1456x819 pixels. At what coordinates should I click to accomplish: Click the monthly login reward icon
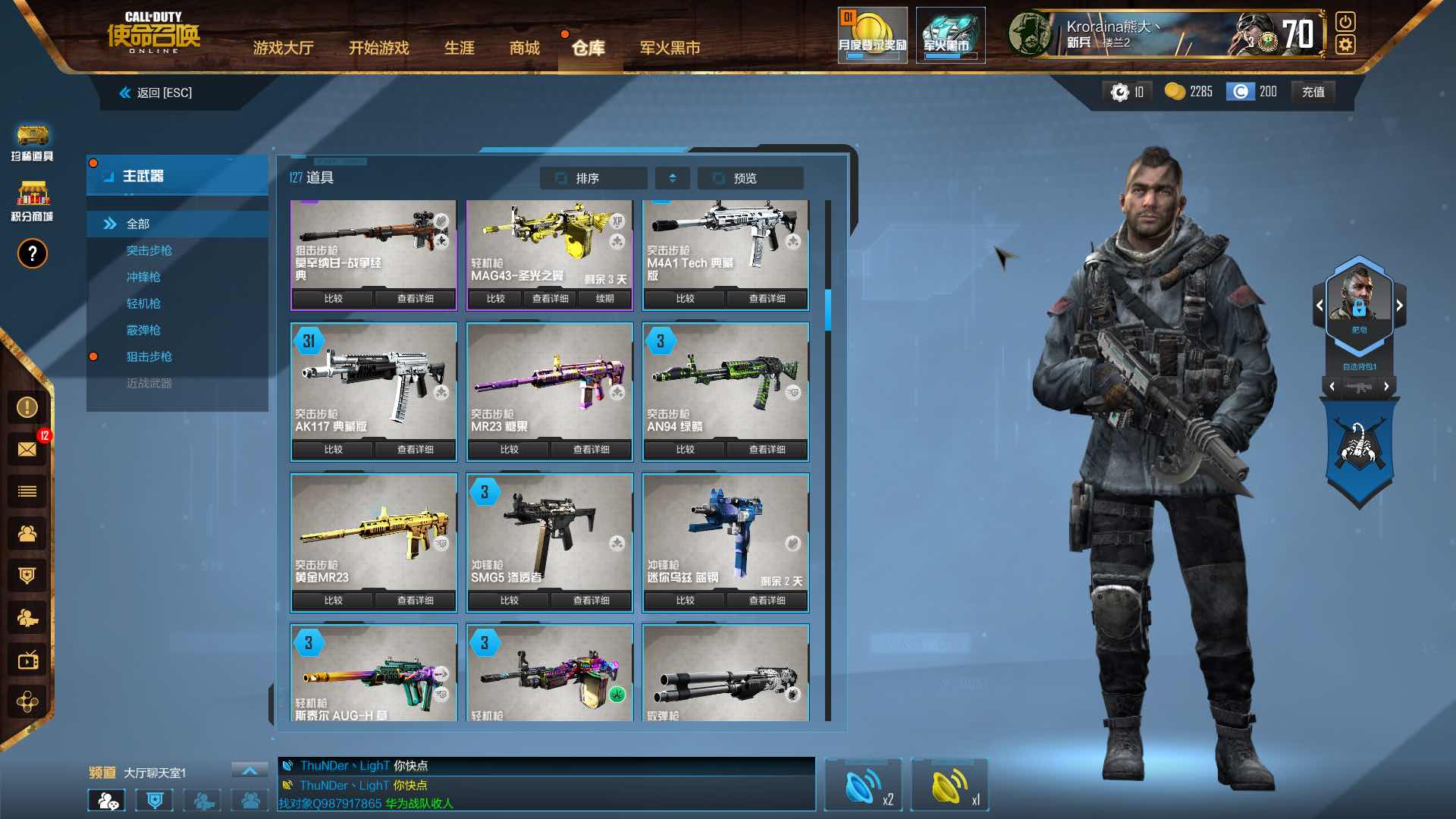click(872, 35)
